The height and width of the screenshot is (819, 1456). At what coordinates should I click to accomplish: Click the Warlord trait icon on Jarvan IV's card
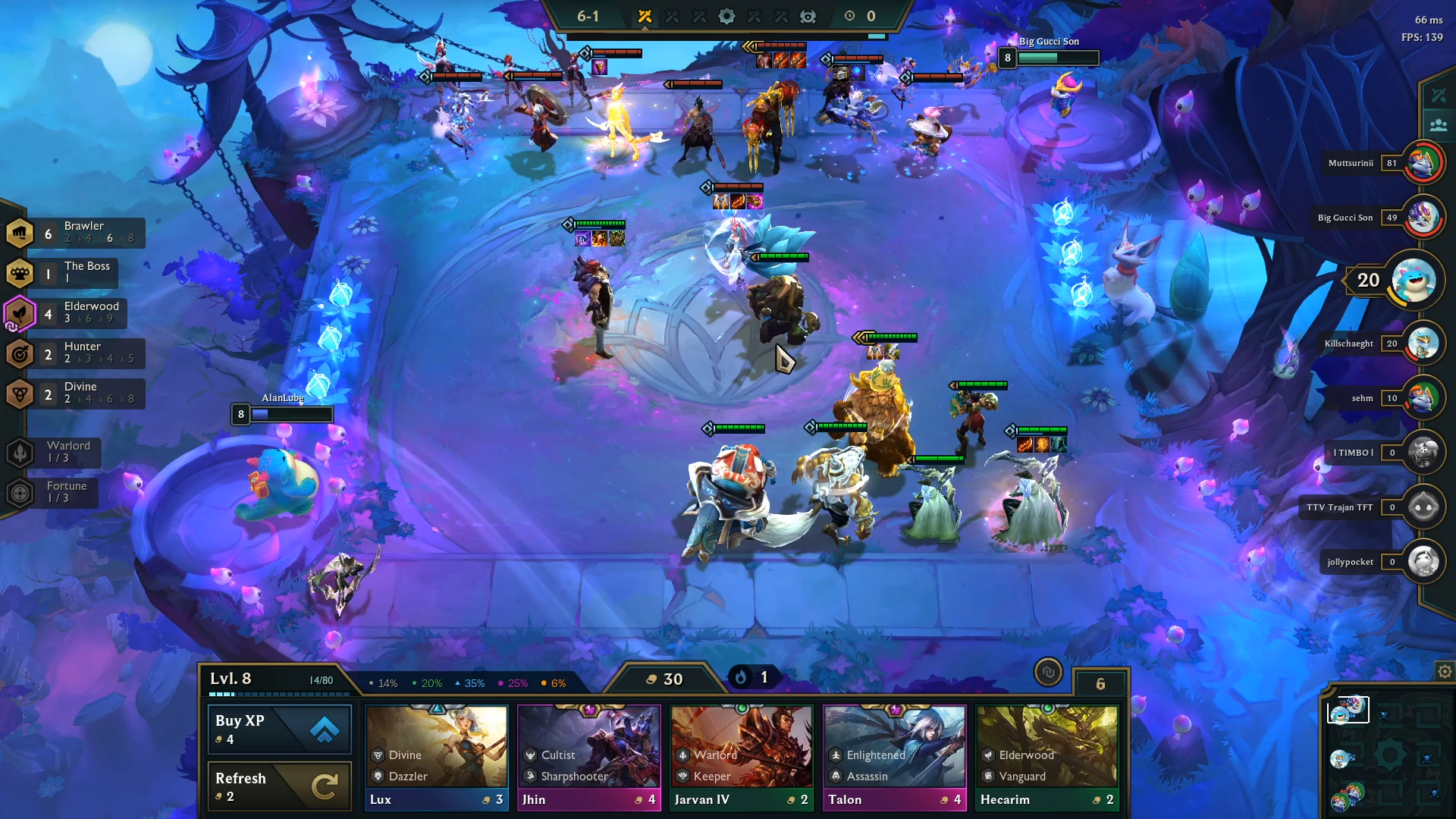(x=683, y=755)
